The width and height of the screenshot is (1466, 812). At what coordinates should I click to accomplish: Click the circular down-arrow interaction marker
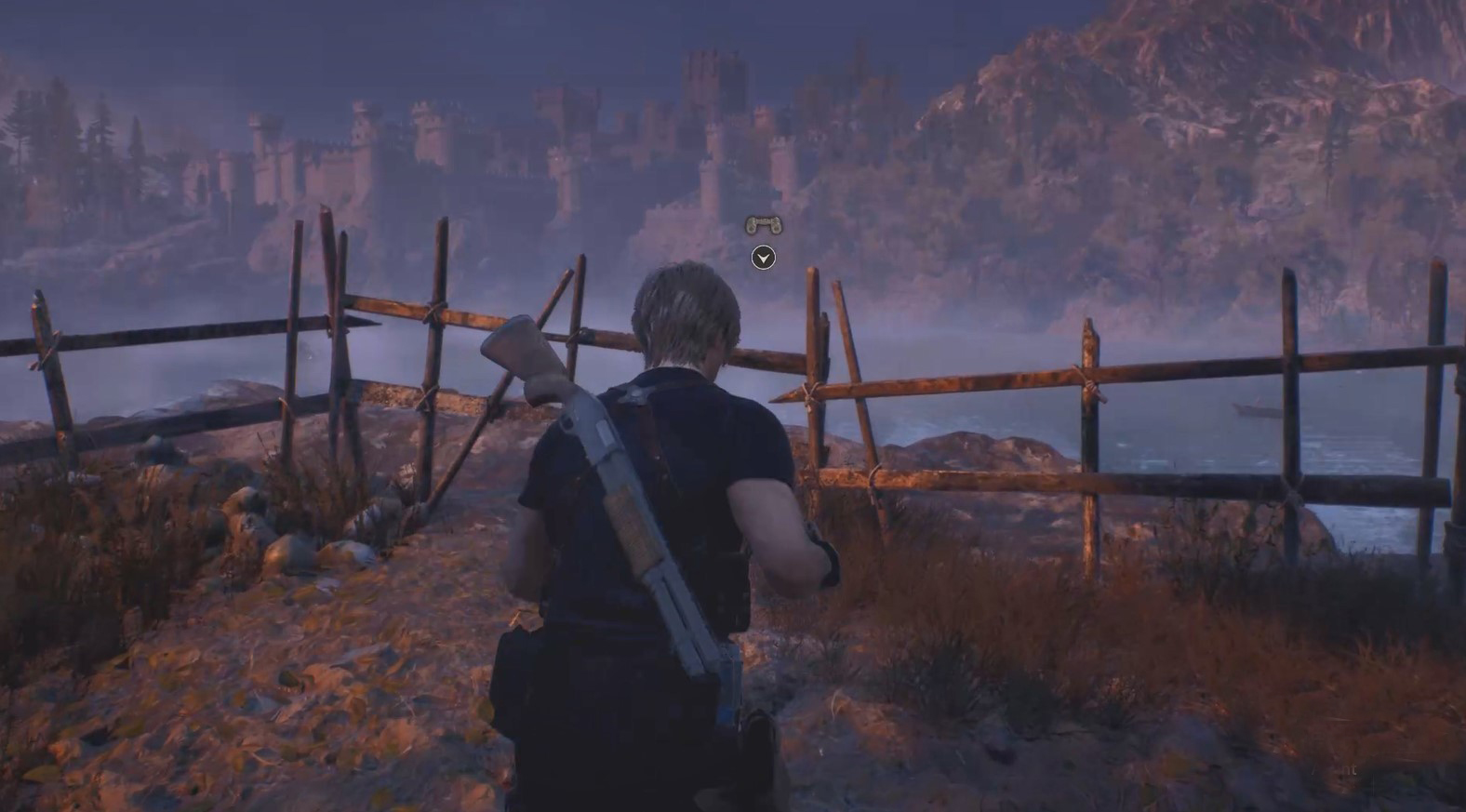tap(763, 258)
